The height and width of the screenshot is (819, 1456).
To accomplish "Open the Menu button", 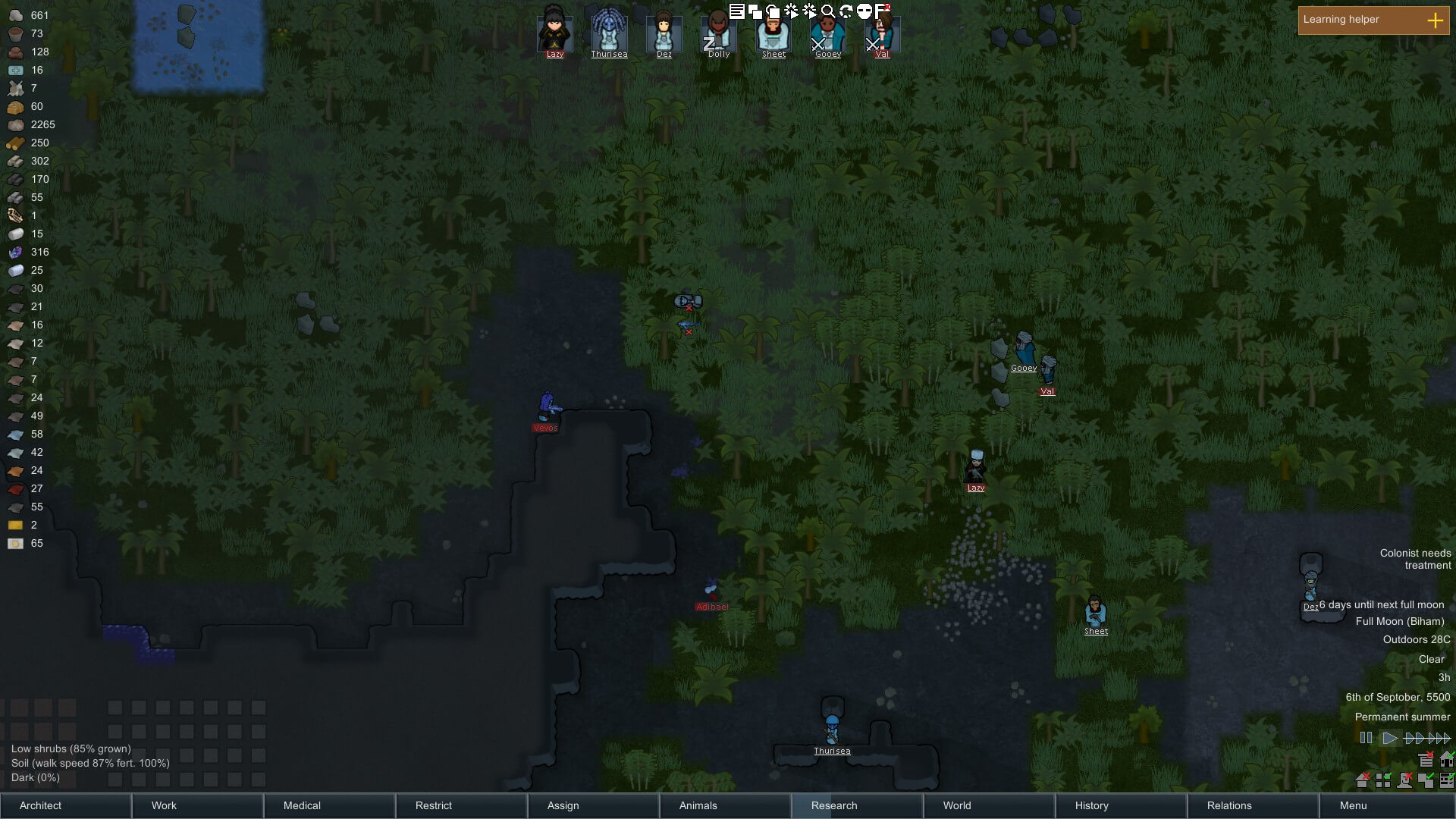I will point(1385,805).
